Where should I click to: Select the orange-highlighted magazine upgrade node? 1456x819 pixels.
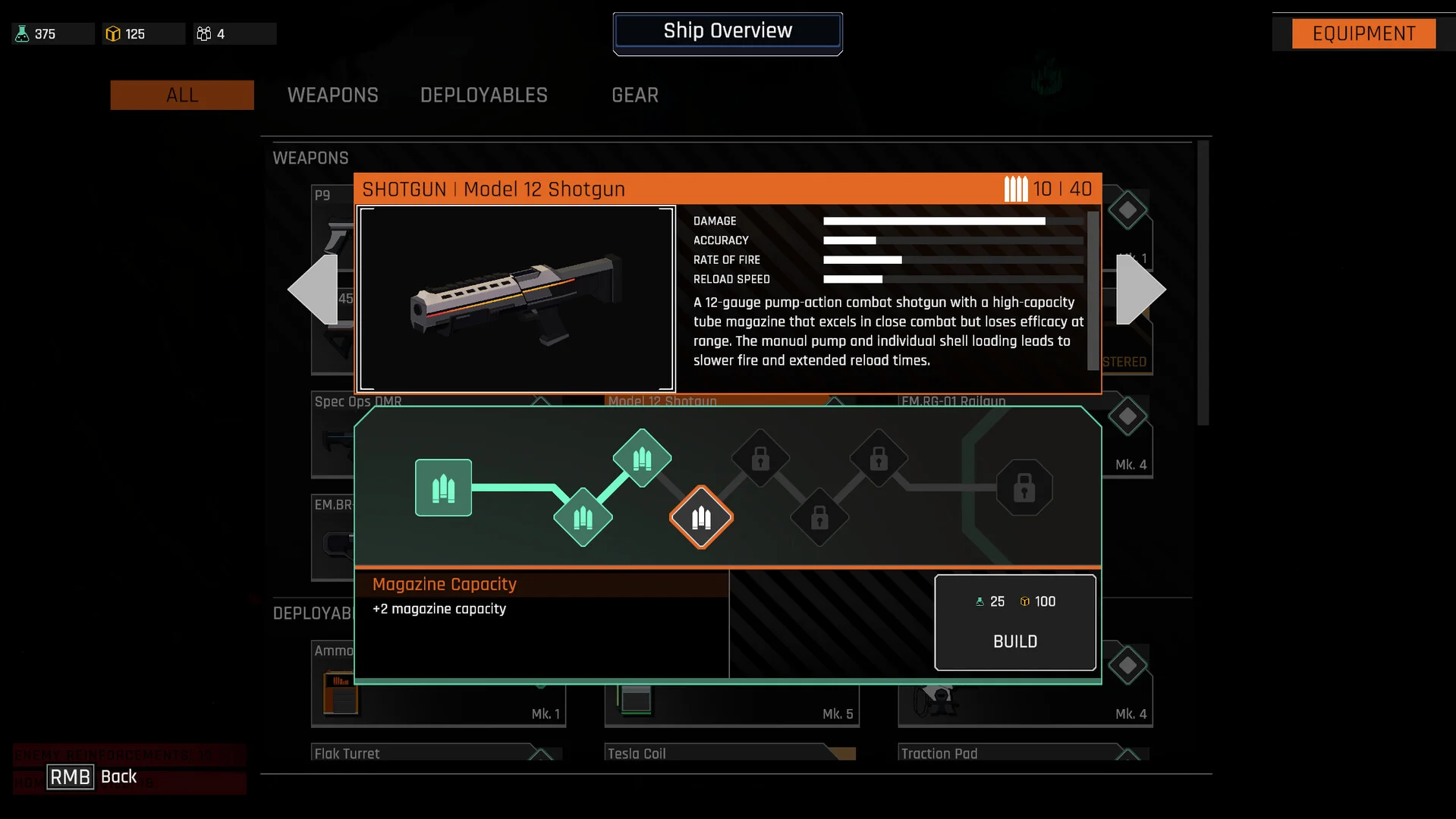point(701,518)
